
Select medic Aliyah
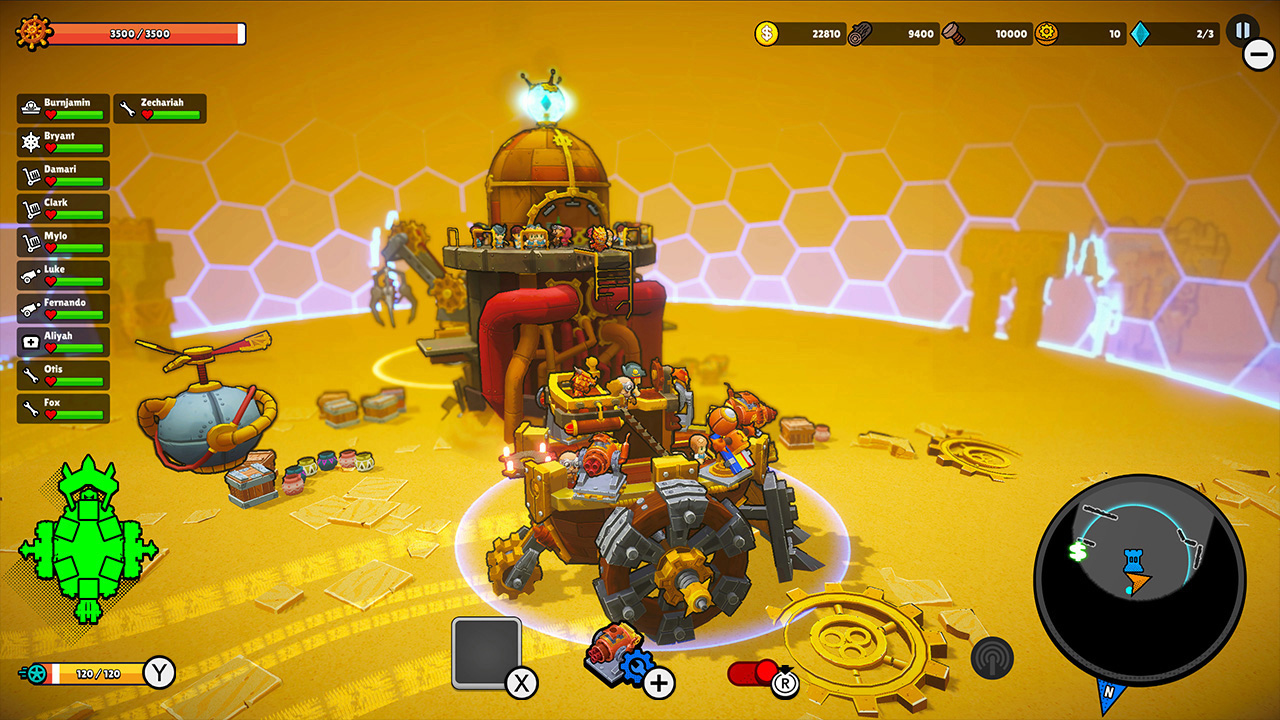[x=63, y=341]
